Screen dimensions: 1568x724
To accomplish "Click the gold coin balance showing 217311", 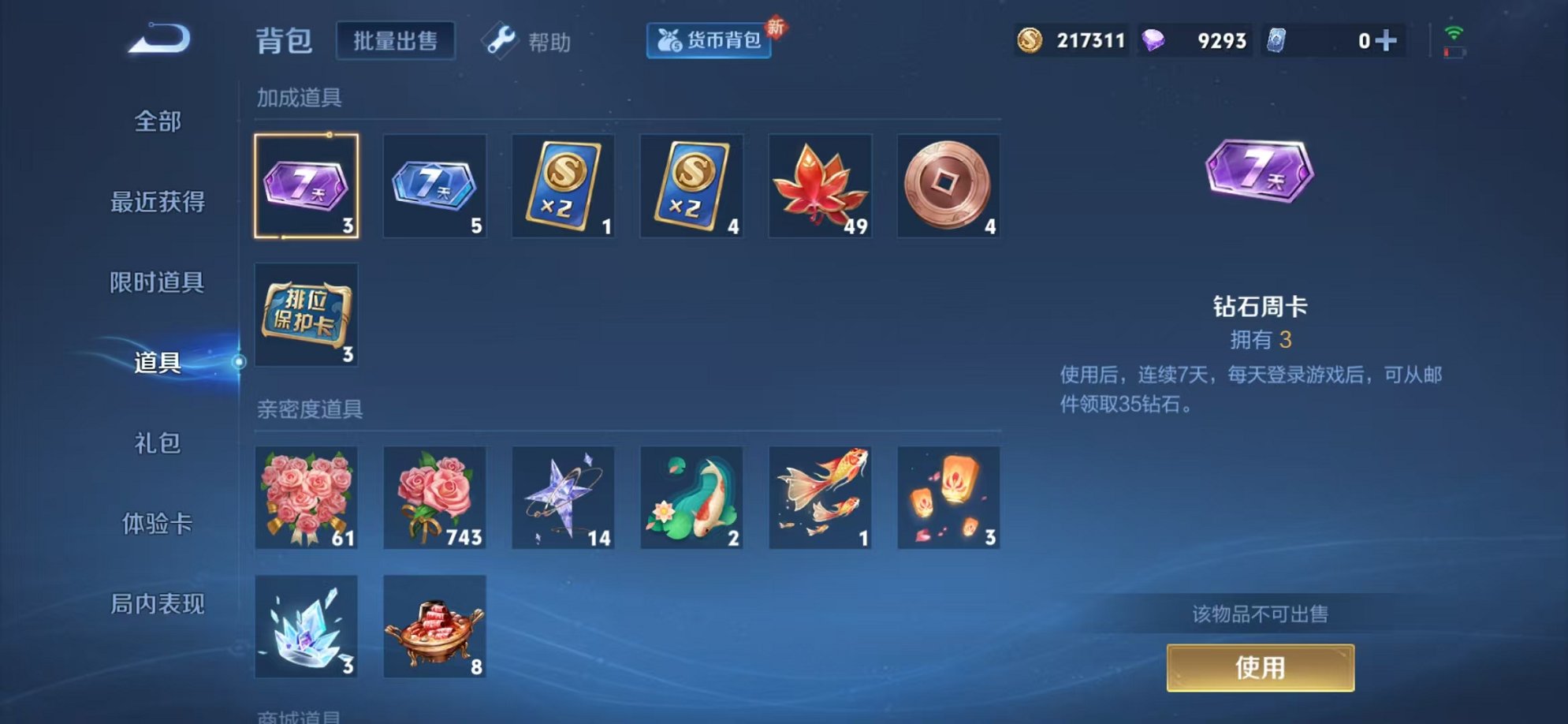I will tap(1072, 39).
